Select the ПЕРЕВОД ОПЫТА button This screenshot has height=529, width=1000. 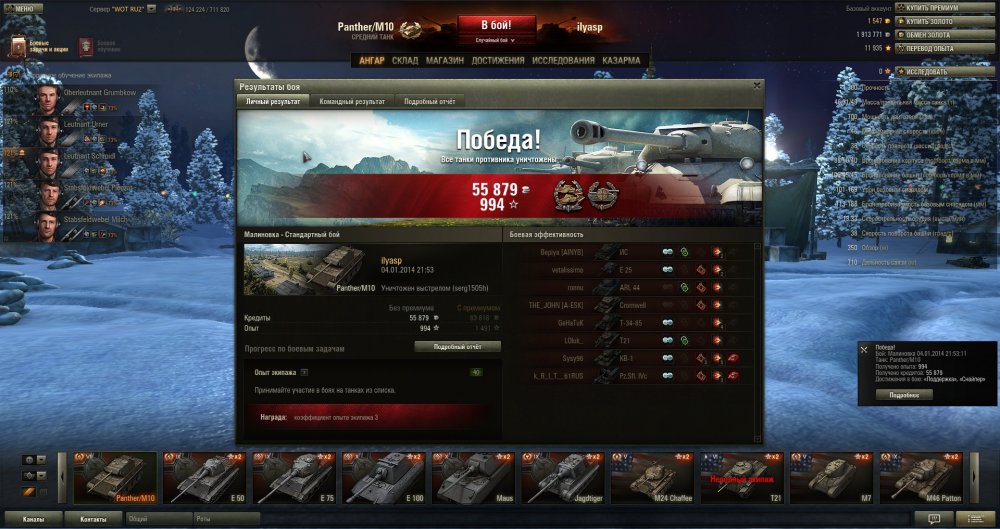[931, 47]
